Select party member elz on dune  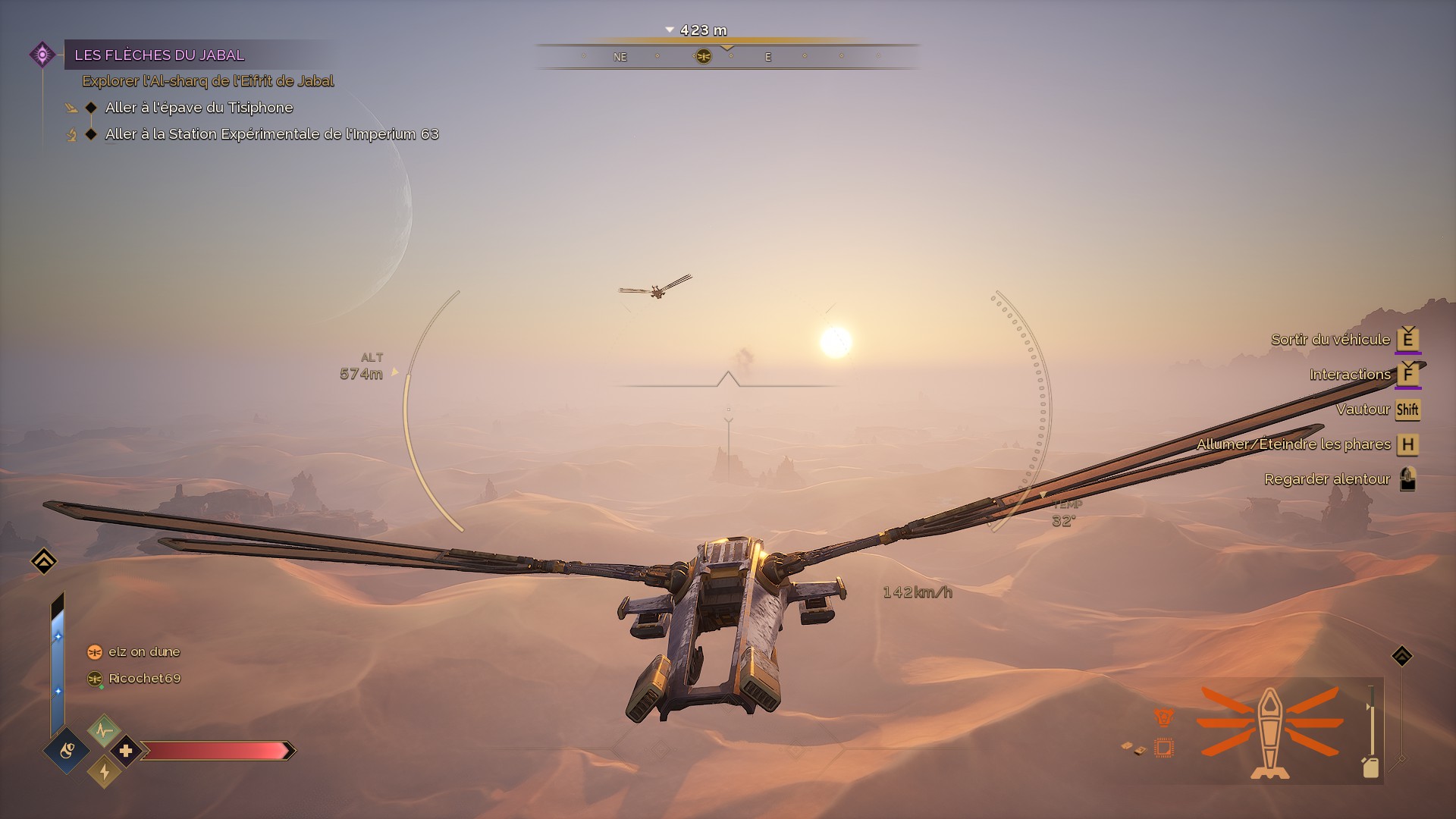144,651
